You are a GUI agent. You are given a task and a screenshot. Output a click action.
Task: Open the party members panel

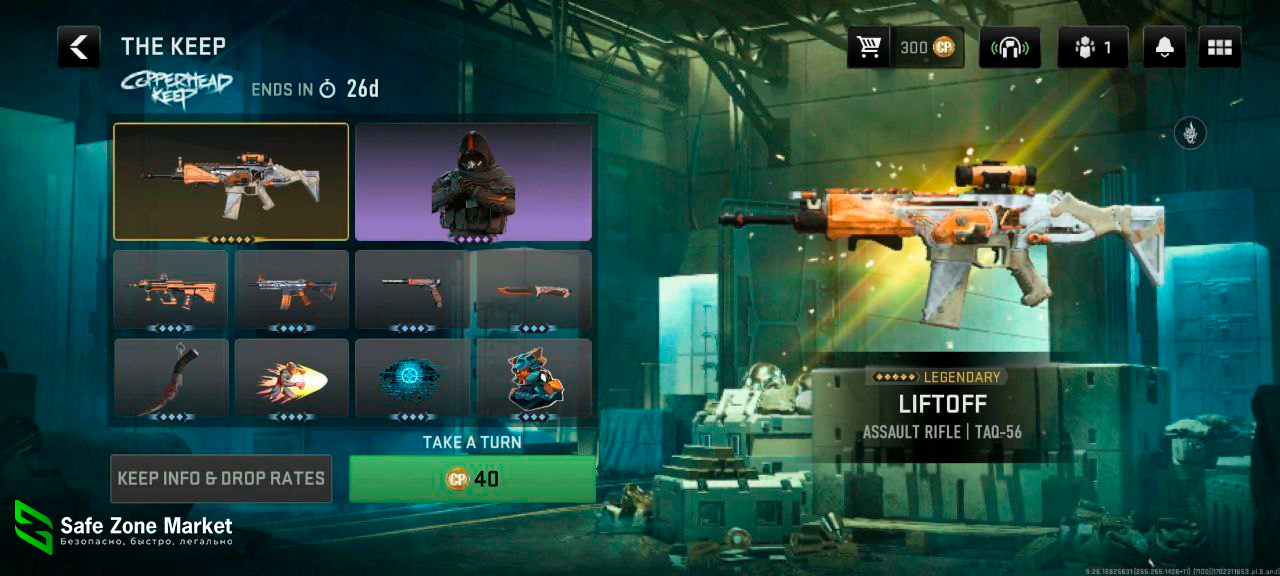point(1092,47)
